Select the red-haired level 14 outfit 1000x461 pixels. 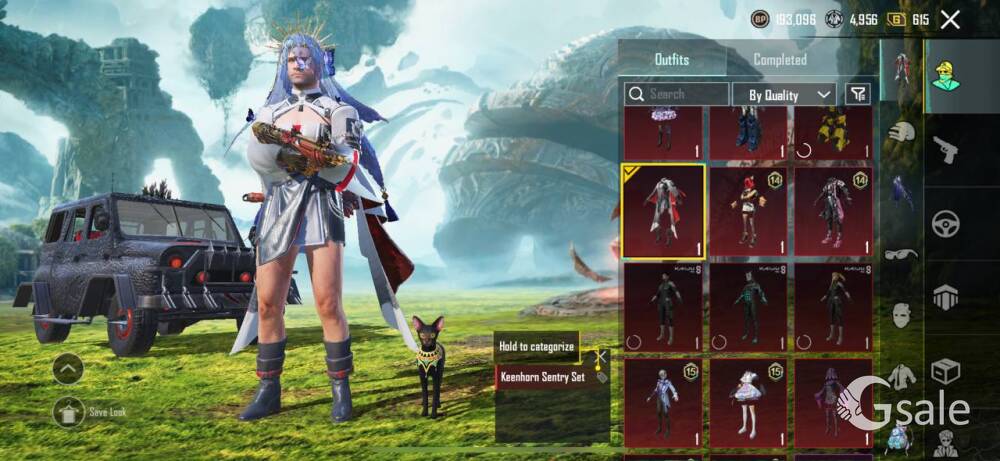(748, 211)
